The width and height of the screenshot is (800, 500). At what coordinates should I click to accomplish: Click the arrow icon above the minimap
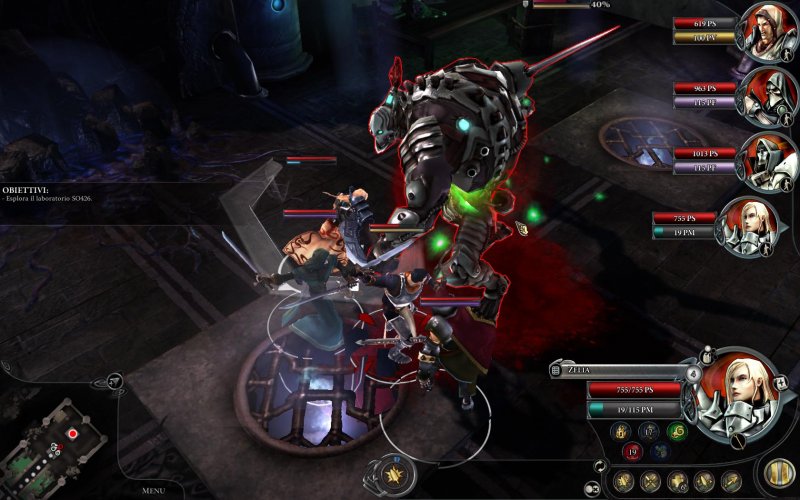[115, 381]
